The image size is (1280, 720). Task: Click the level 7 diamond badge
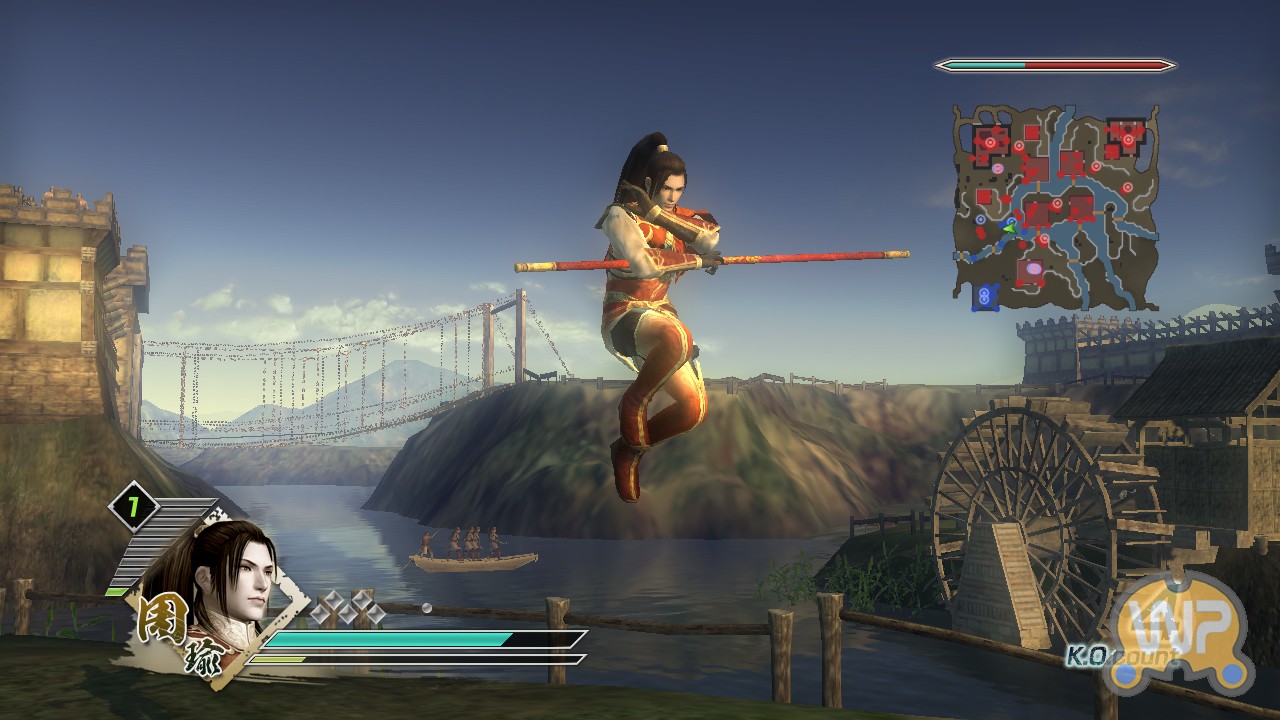click(133, 507)
